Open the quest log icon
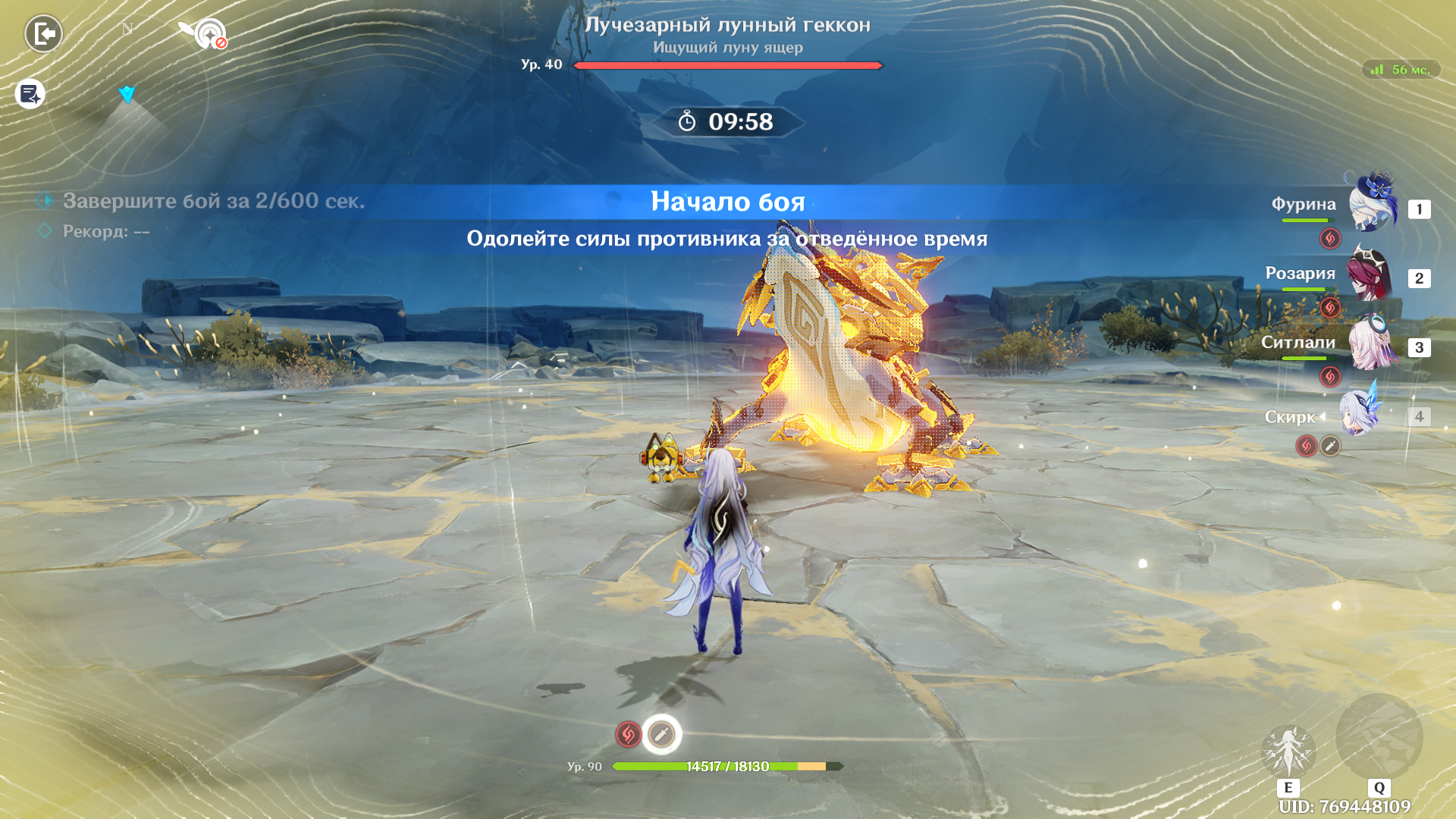Viewport: 1456px width, 819px height. click(x=30, y=94)
